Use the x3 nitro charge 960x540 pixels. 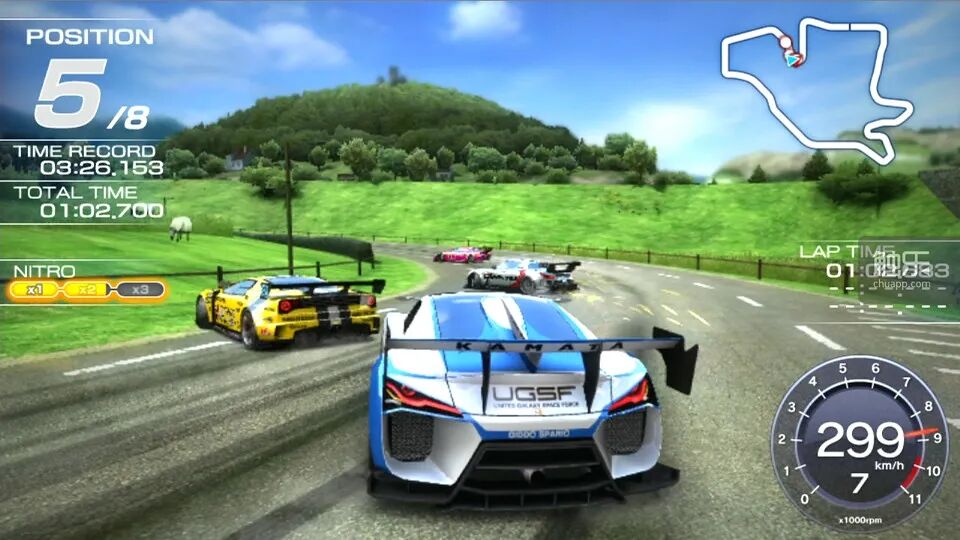coord(140,290)
